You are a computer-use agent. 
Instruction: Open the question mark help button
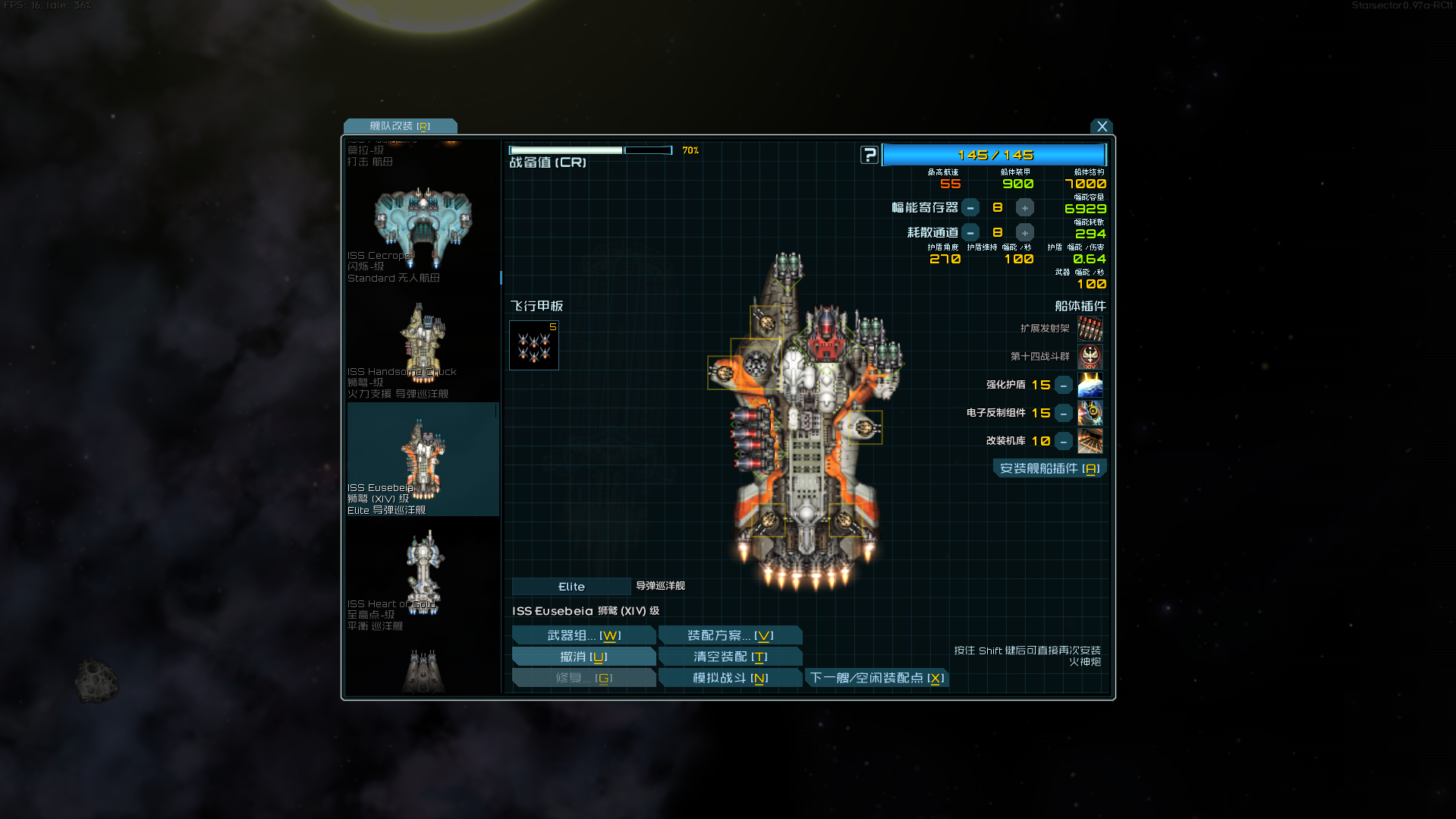870,155
